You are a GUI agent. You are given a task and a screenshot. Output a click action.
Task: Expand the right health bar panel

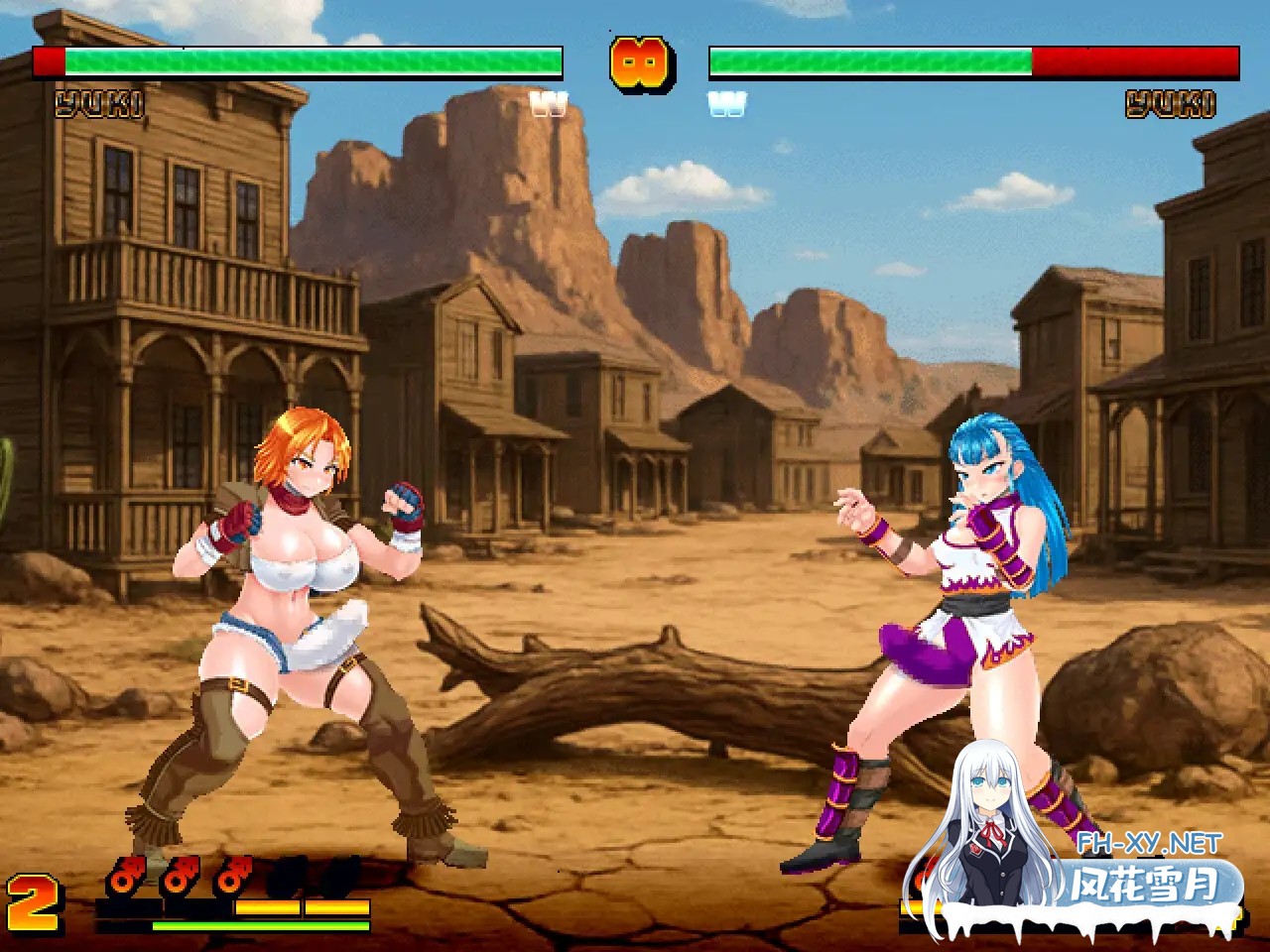972,61
